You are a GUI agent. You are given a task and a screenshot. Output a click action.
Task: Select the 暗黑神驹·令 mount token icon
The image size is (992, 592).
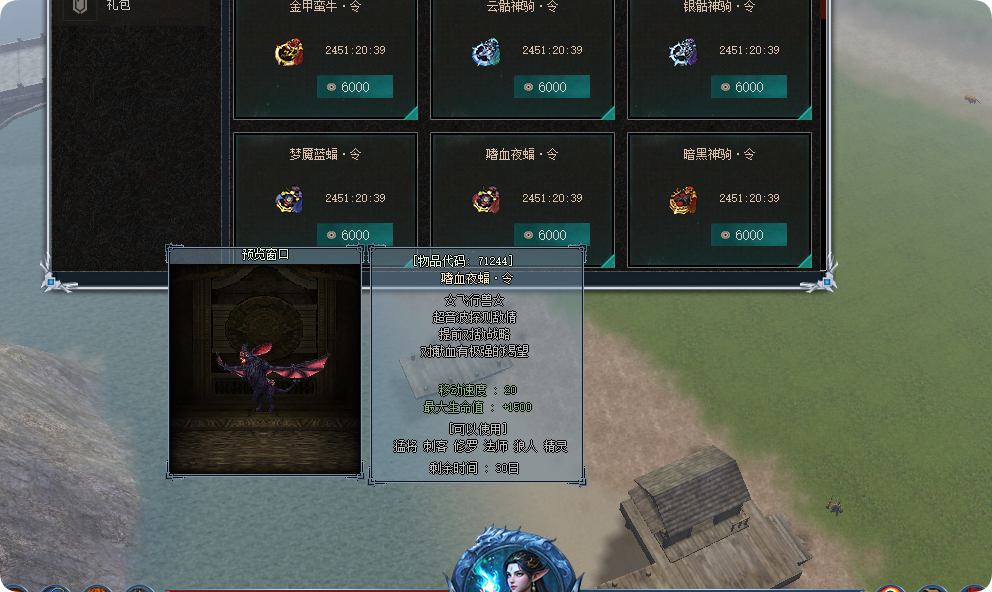[x=683, y=200]
